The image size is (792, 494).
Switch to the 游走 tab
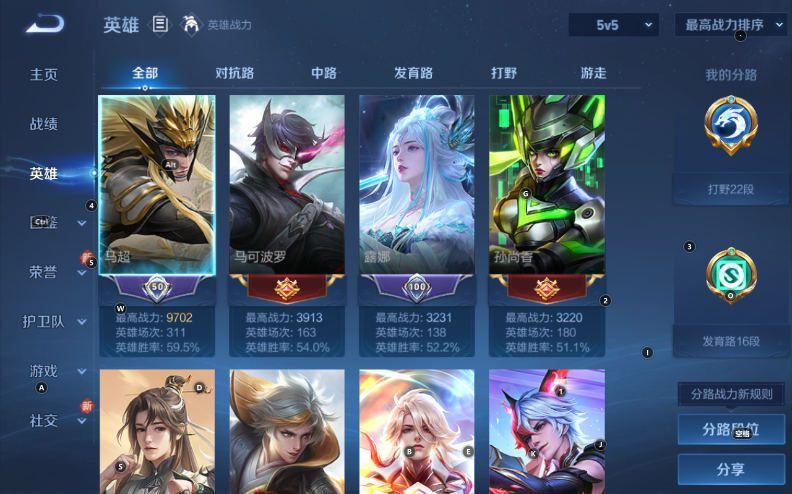[593, 73]
